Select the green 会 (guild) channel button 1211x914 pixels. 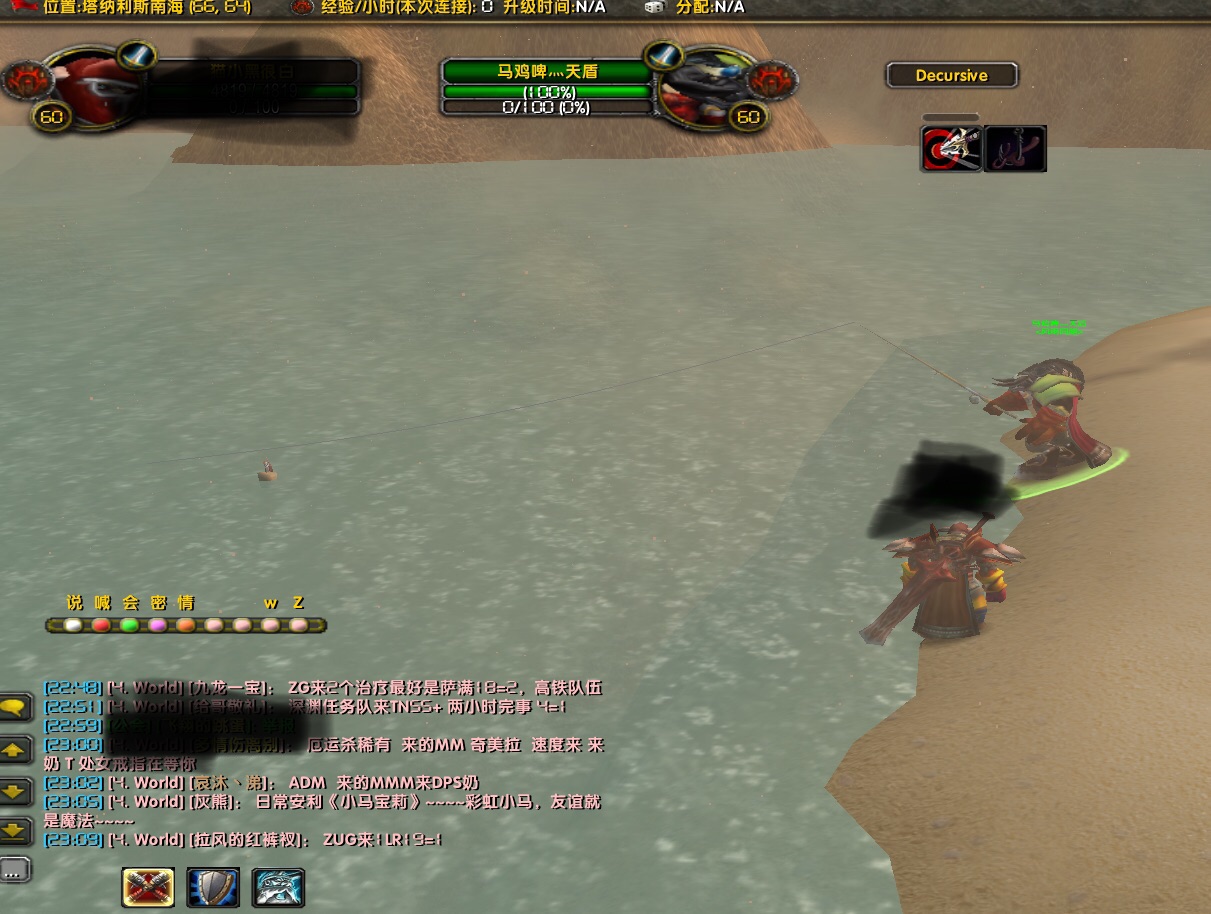coord(130,625)
